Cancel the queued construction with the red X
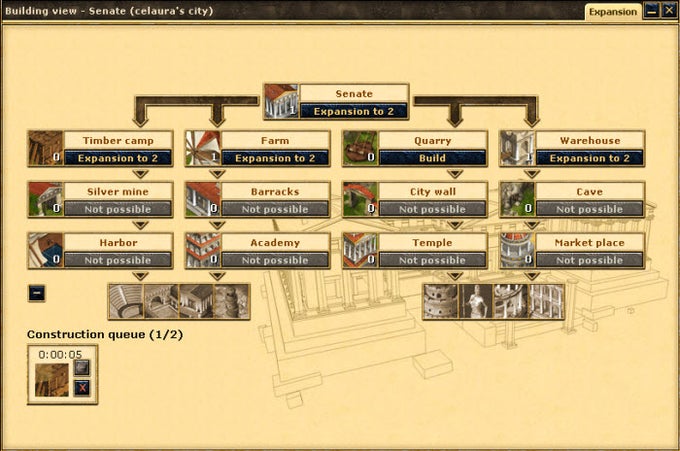This screenshot has height=451, width=680. [82, 387]
